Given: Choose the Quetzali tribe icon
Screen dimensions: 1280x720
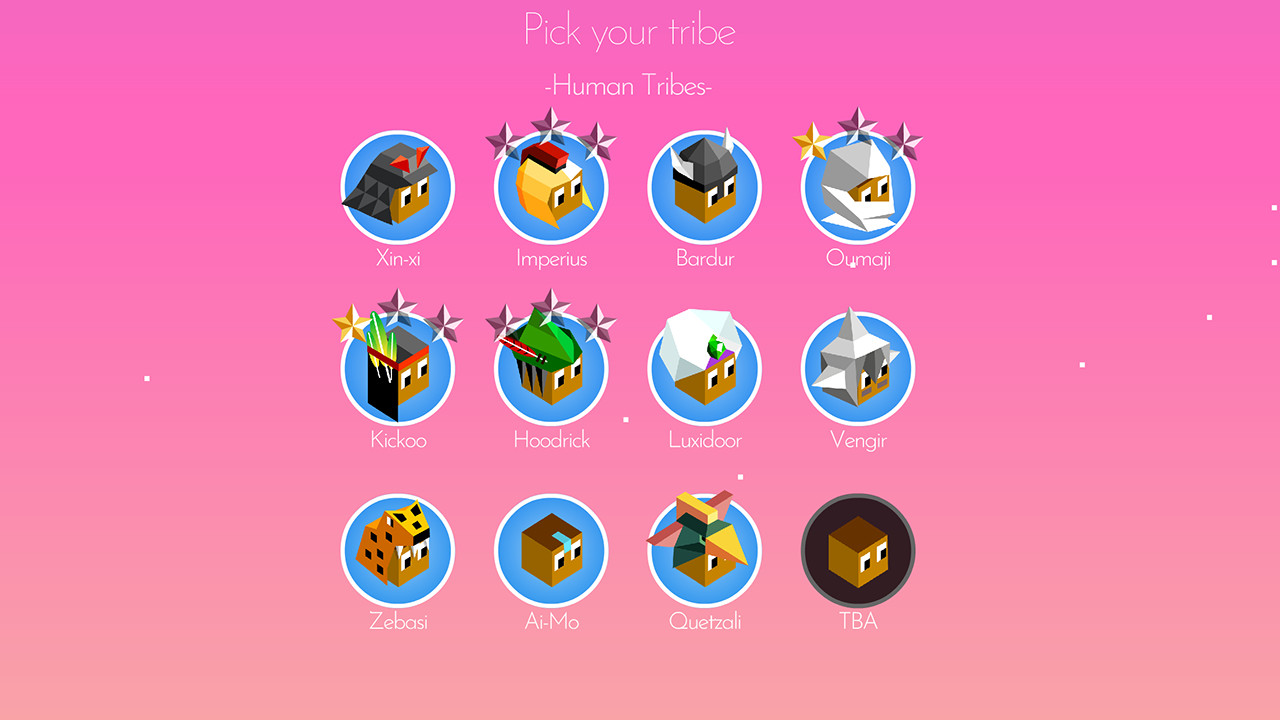Looking at the screenshot, I should point(704,550).
